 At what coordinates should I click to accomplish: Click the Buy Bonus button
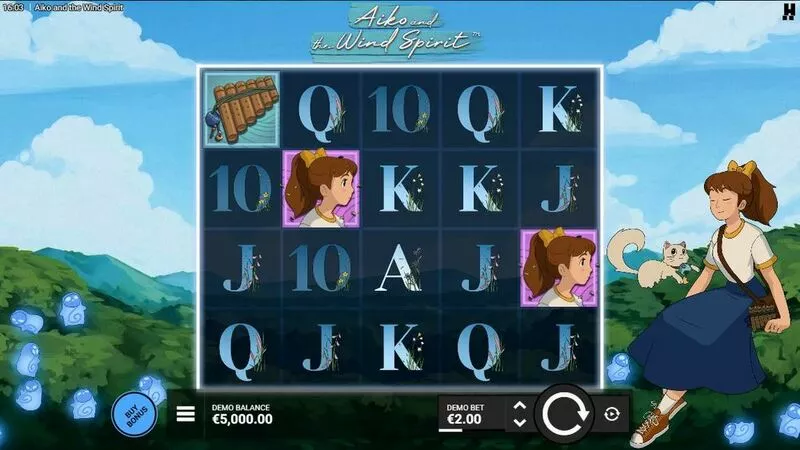click(132, 414)
